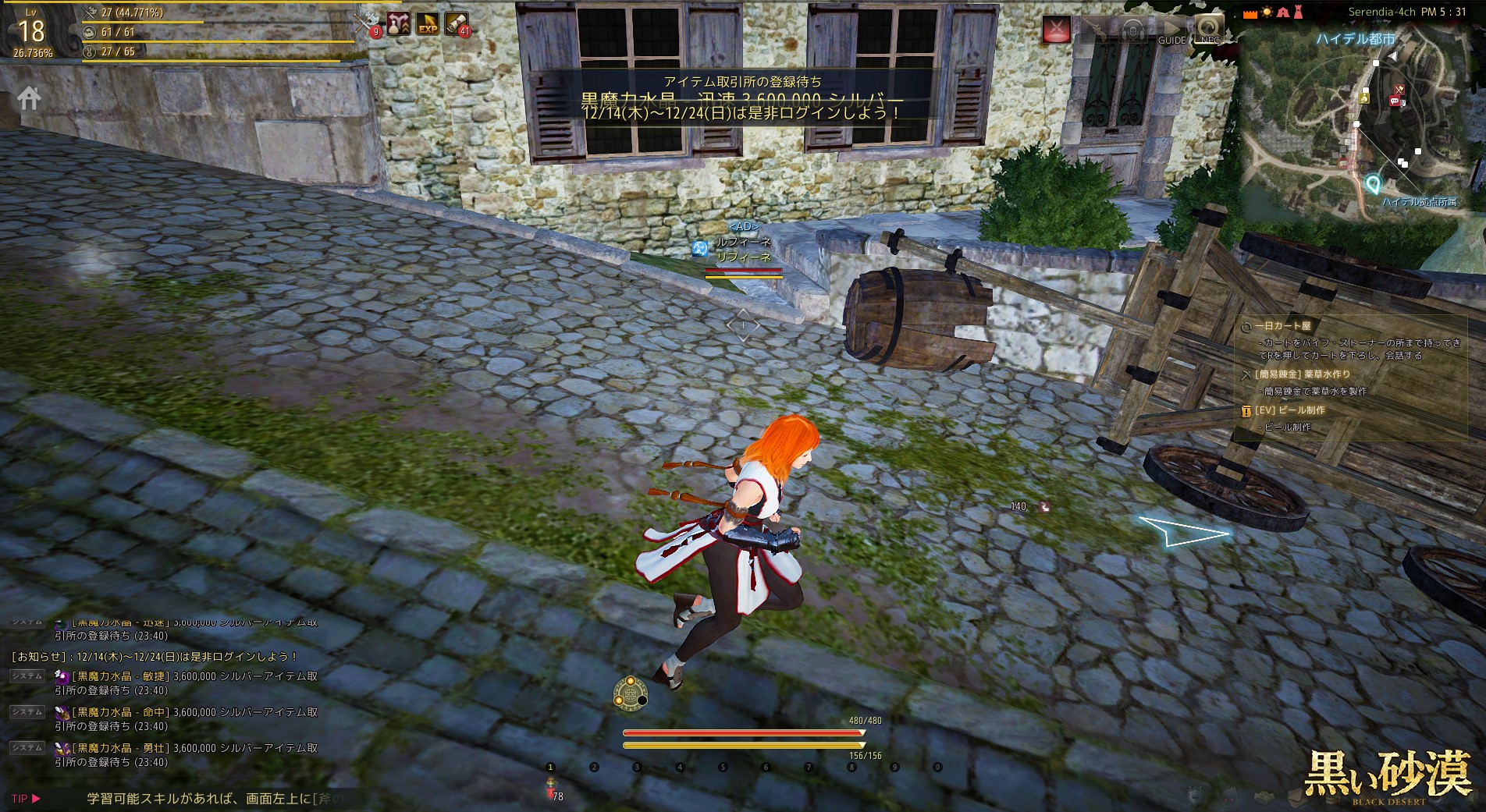The height and width of the screenshot is (812, 1486).
Task: Select the potion buff icon
Action: [x=399, y=23]
